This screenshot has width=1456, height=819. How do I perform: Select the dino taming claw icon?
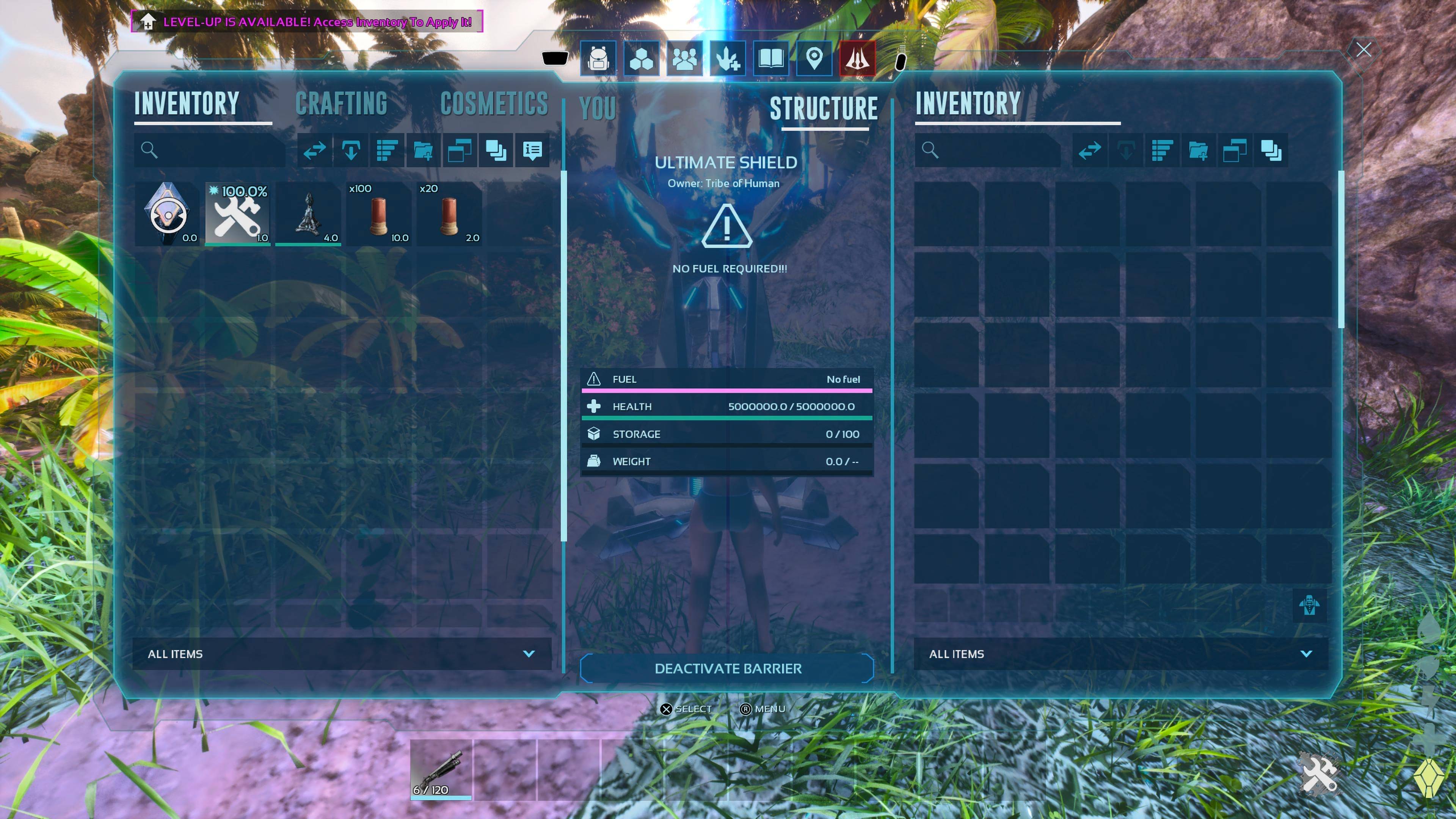click(x=728, y=59)
